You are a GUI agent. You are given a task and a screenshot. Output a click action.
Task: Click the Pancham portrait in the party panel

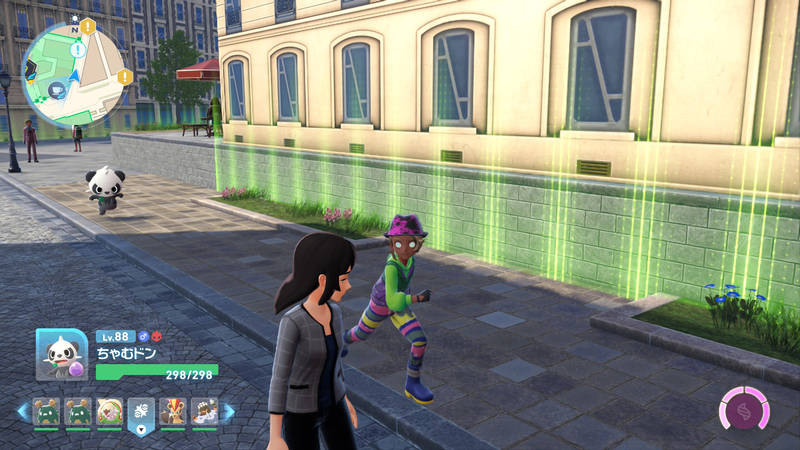[61, 355]
